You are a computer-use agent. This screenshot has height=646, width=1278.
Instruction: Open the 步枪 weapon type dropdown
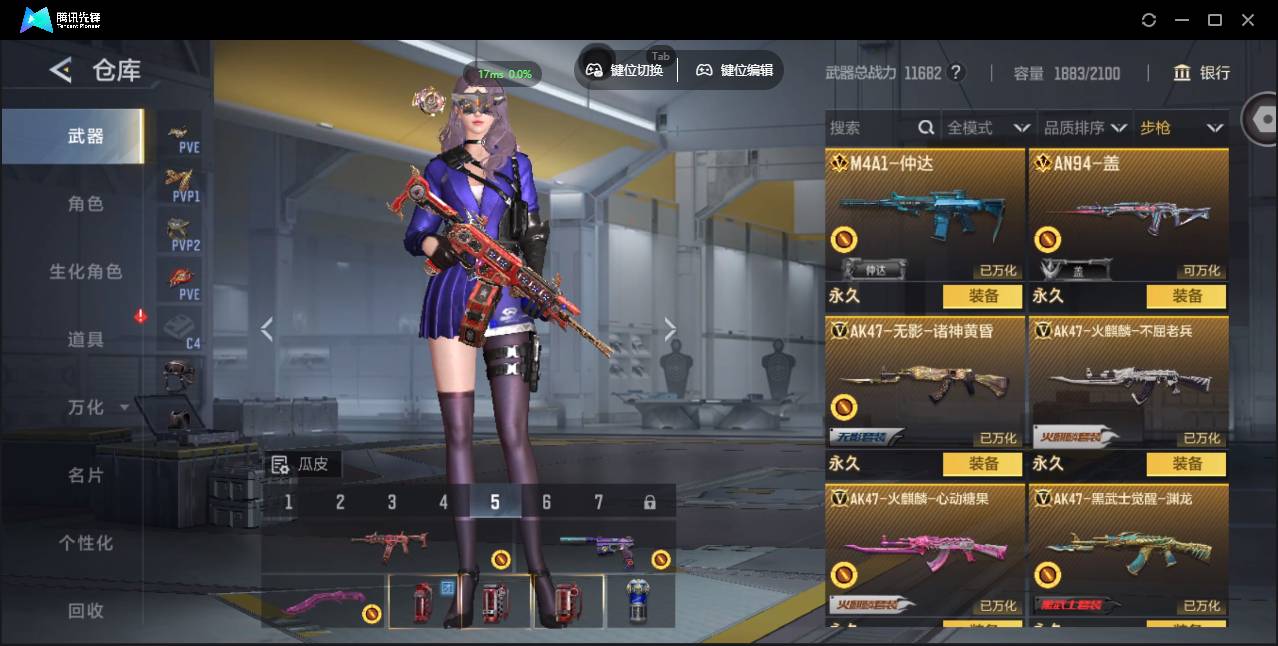pos(1181,128)
